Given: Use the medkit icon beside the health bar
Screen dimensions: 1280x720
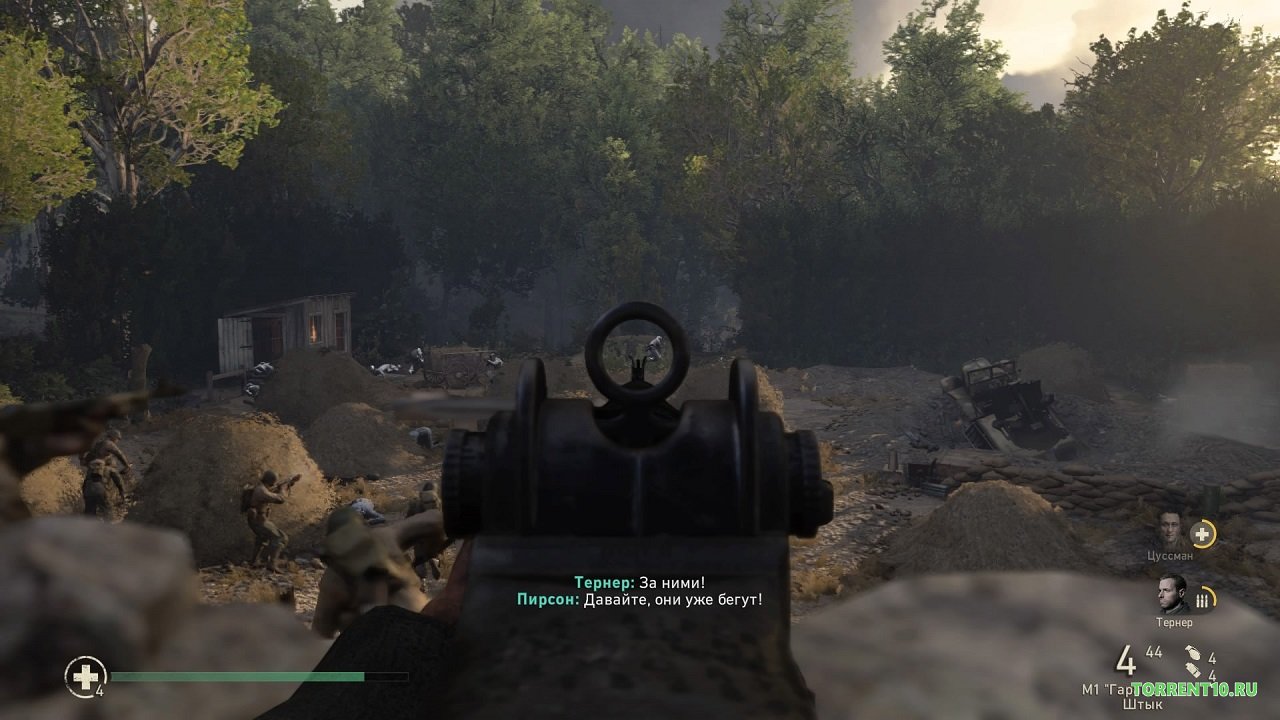Looking at the screenshot, I should [x=85, y=676].
